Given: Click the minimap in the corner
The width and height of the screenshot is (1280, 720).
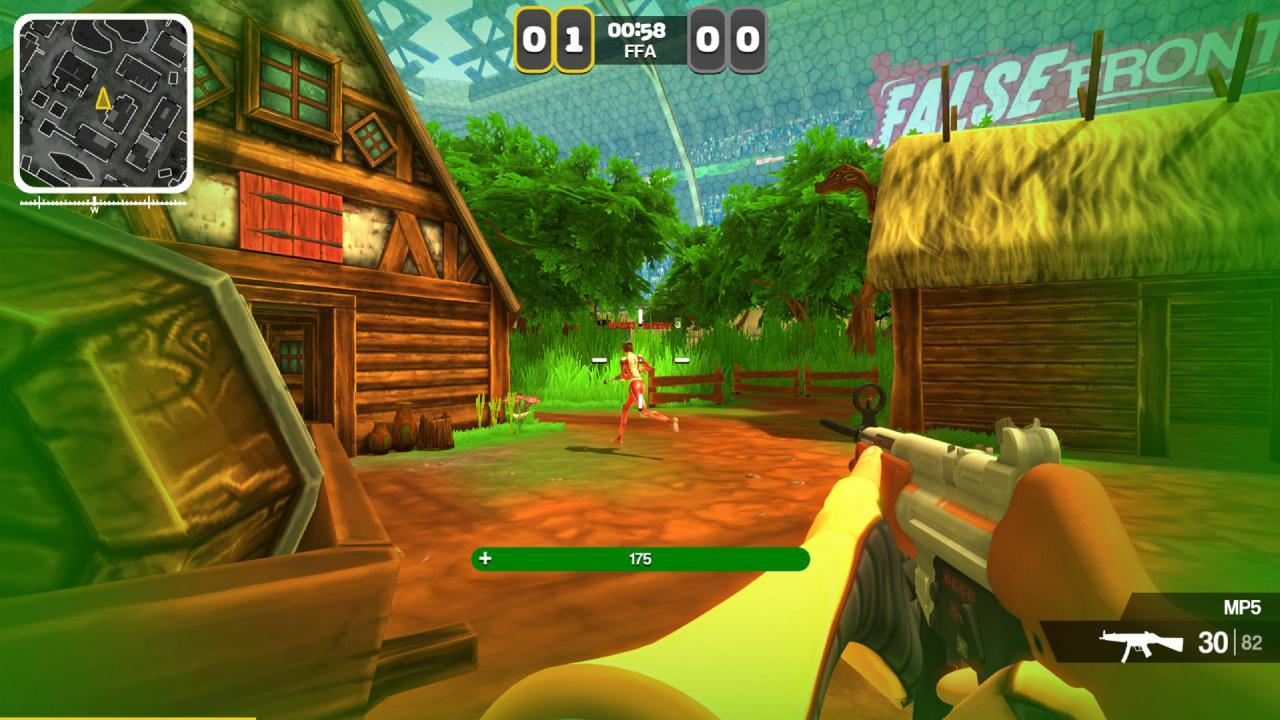Looking at the screenshot, I should (103, 103).
